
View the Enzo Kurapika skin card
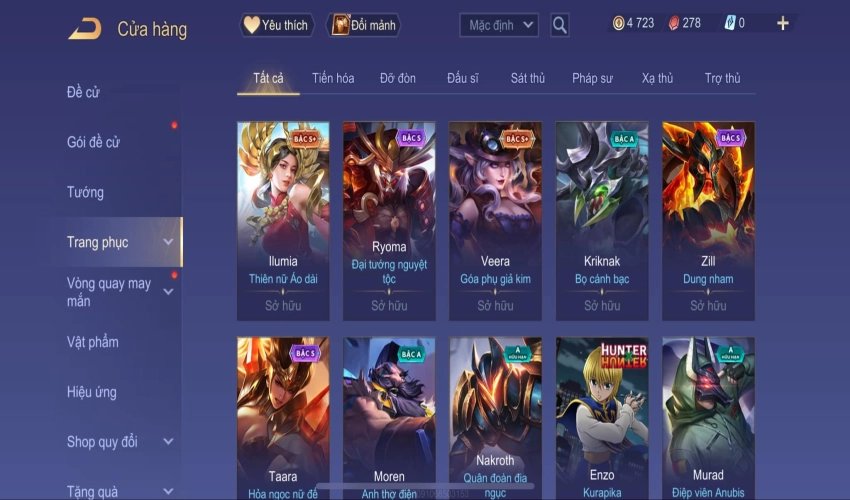tap(602, 415)
